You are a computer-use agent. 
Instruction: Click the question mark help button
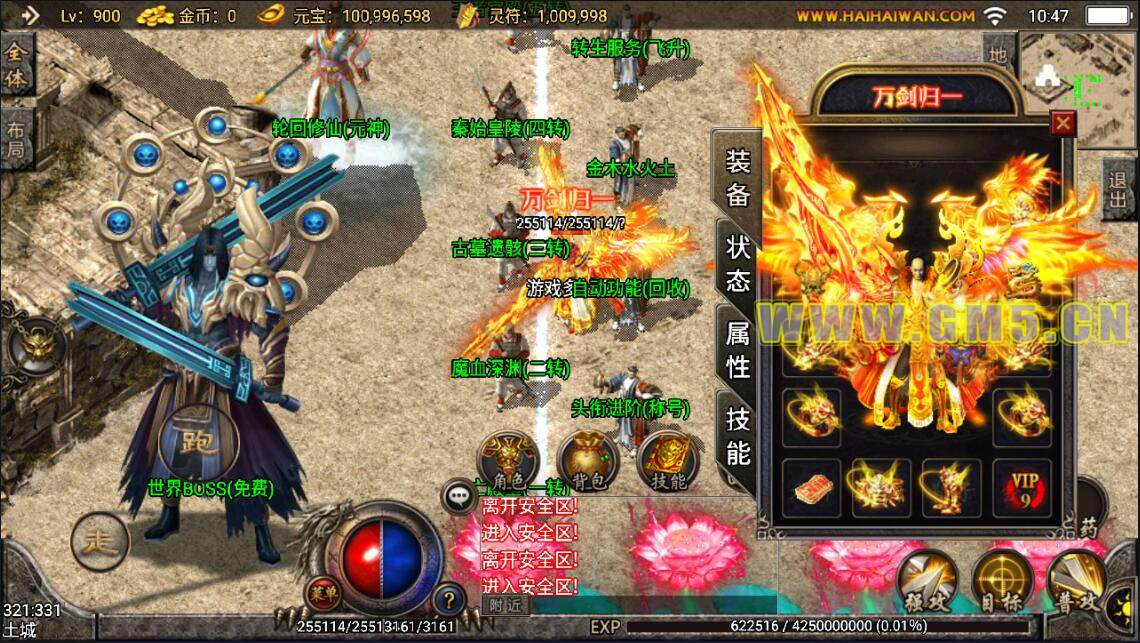pos(449,599)
